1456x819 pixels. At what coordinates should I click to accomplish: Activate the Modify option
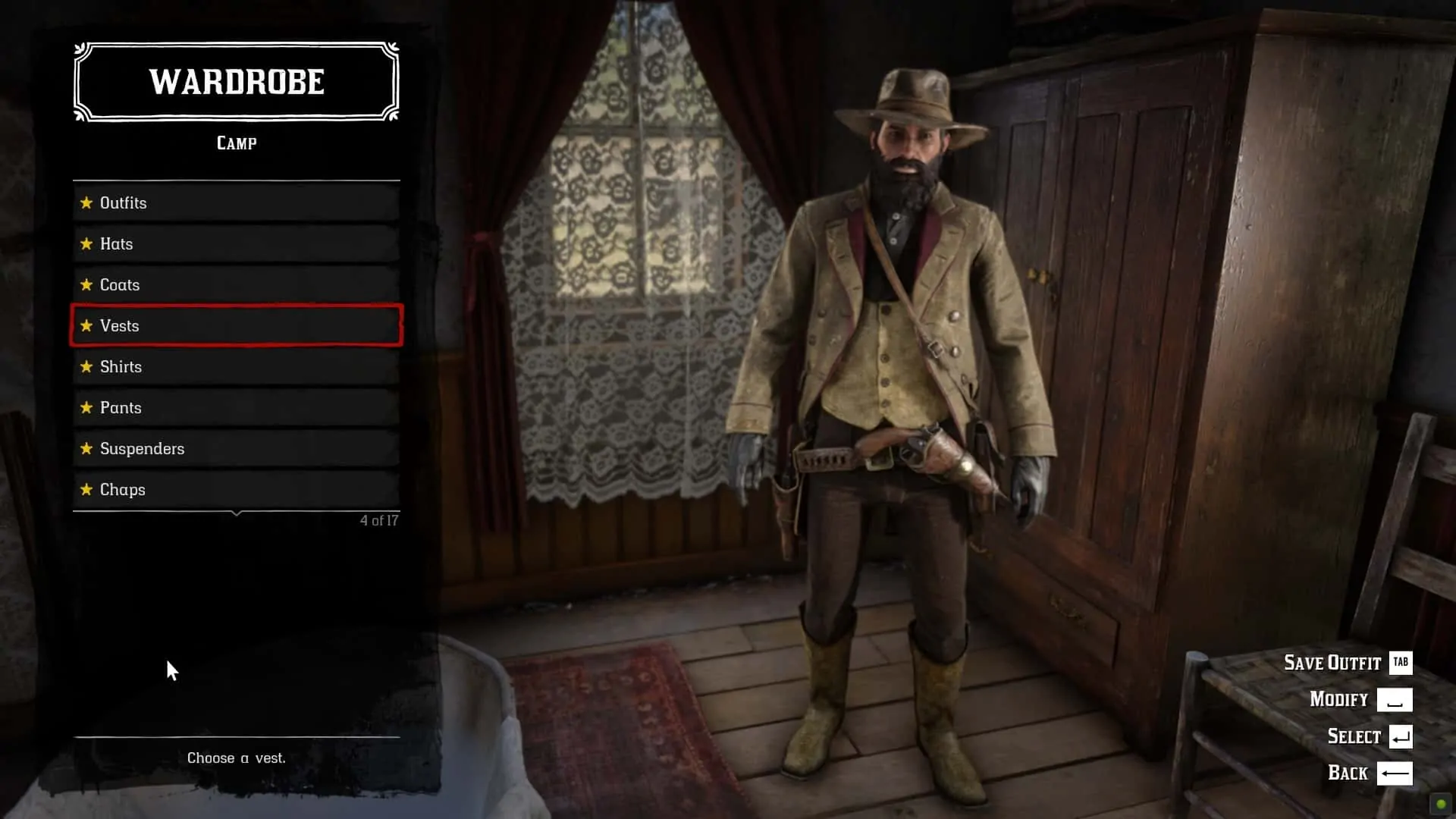pos(1360,699)
